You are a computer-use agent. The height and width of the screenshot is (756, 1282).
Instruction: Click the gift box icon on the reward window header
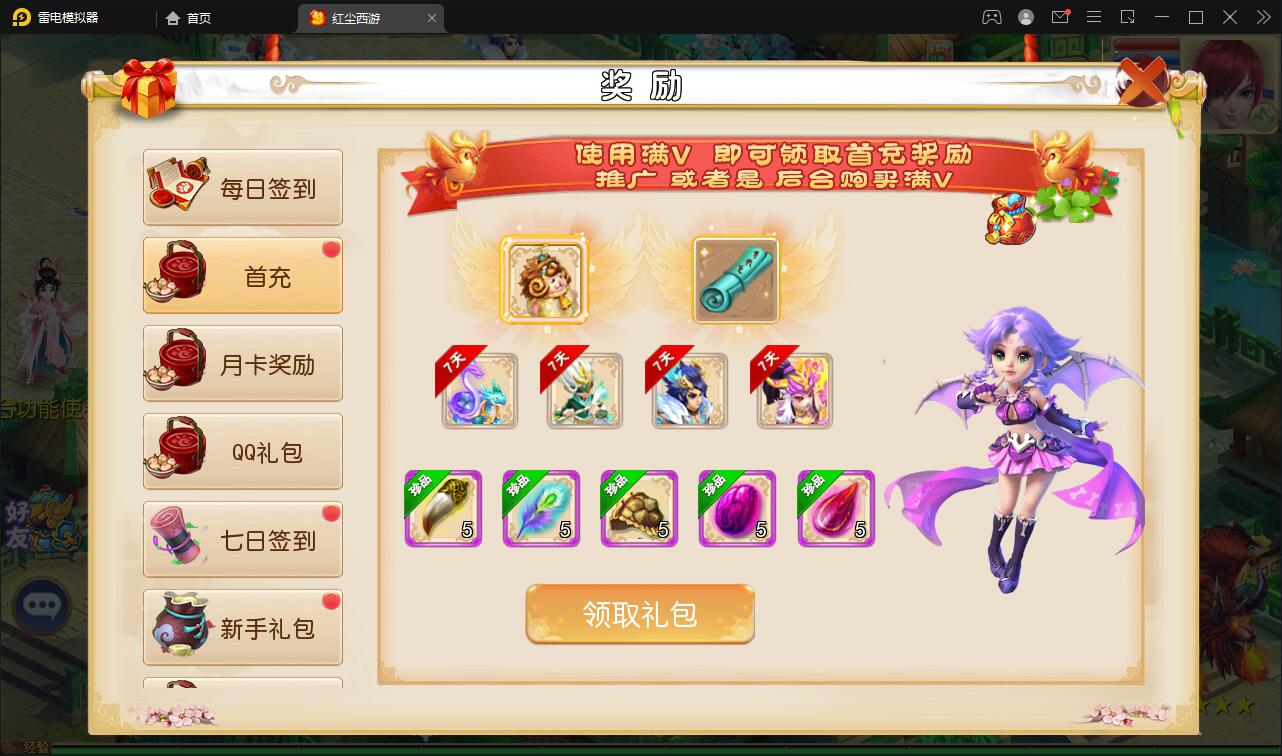(148, 87)
